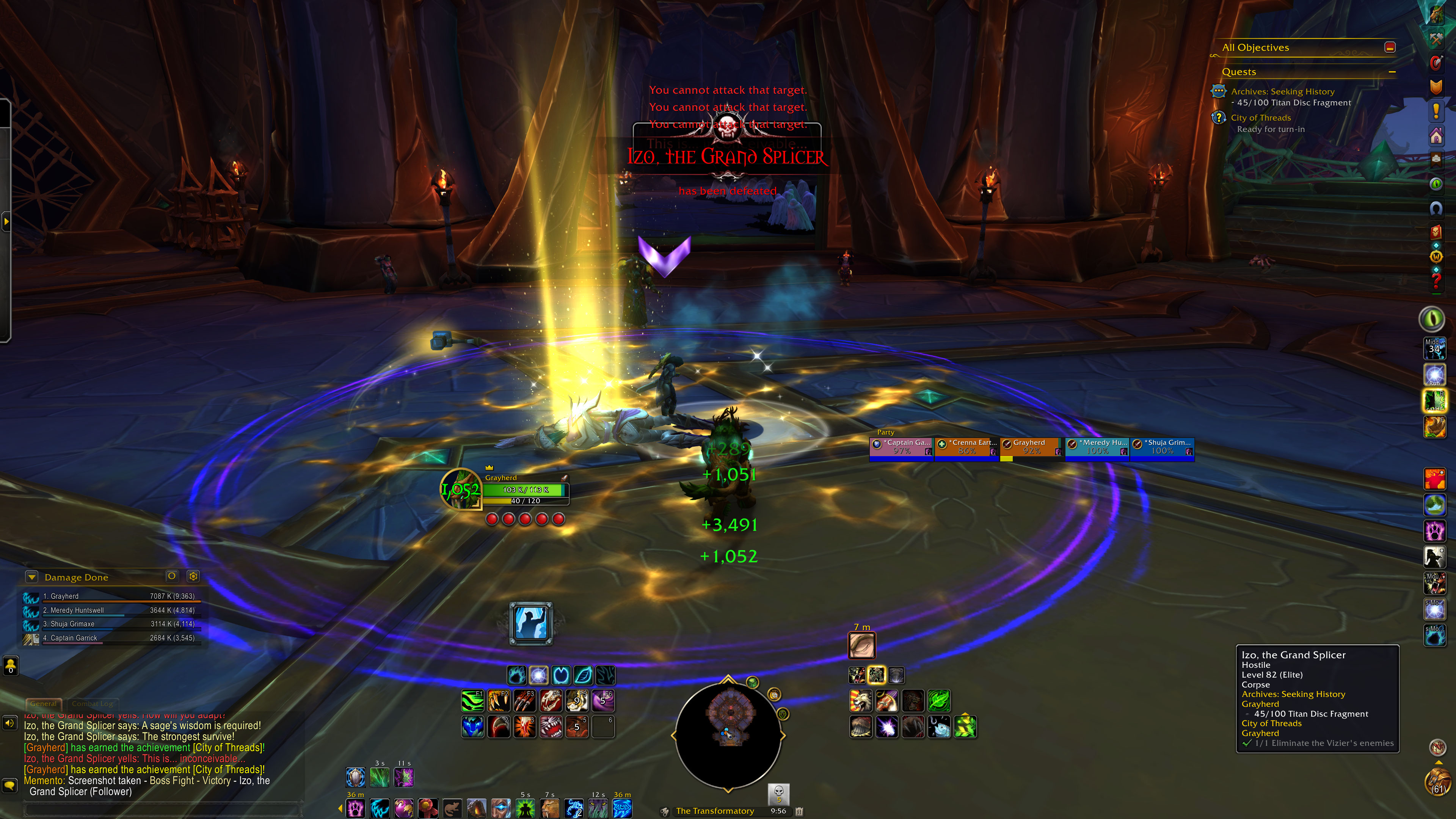Toggle the chat voice speaker button
This screenshot has width=1456, height=819.
9,723
